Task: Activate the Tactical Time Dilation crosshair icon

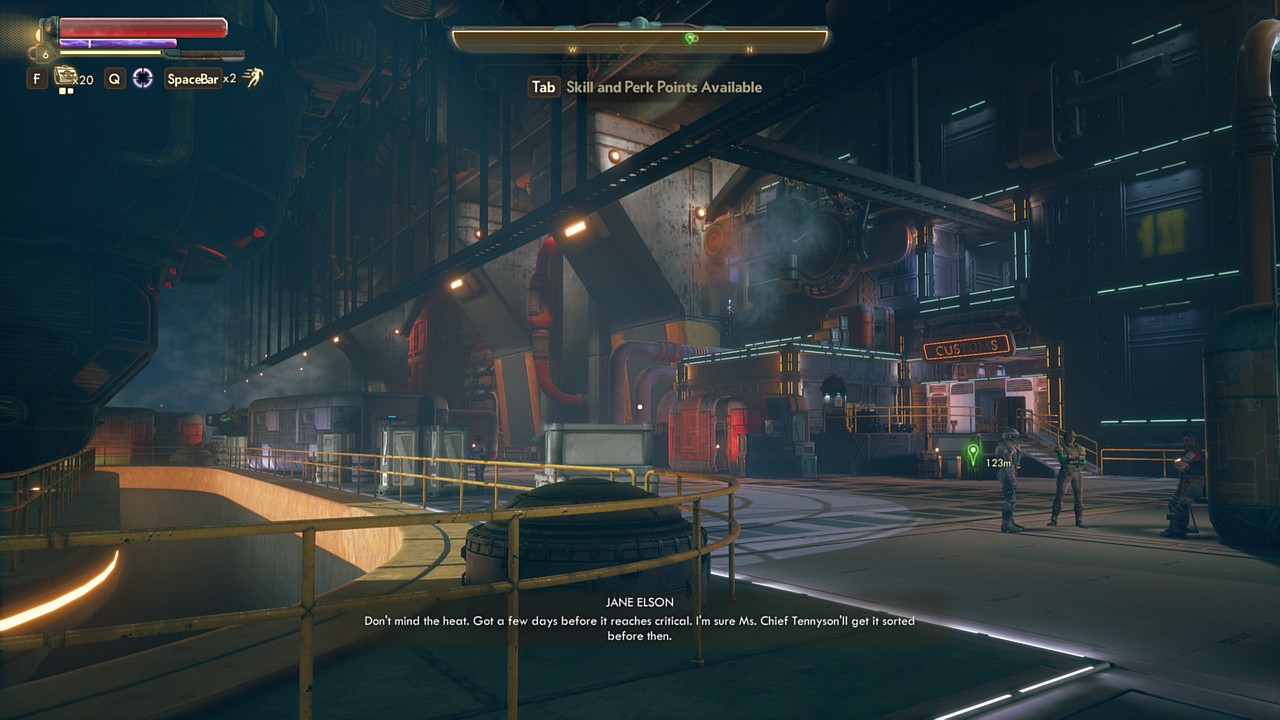Action: coord(143,78)
